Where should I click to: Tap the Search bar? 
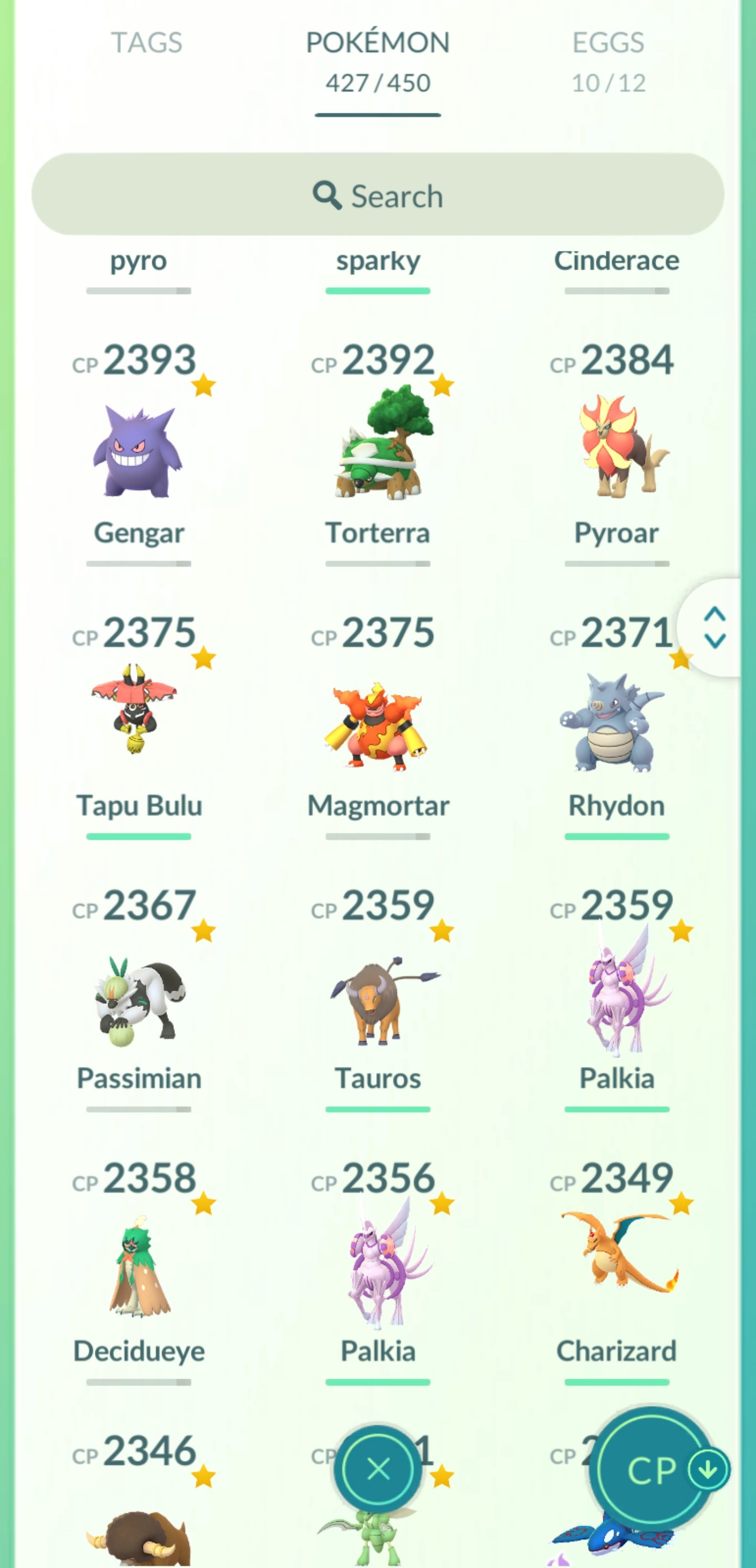click(377, 195)
